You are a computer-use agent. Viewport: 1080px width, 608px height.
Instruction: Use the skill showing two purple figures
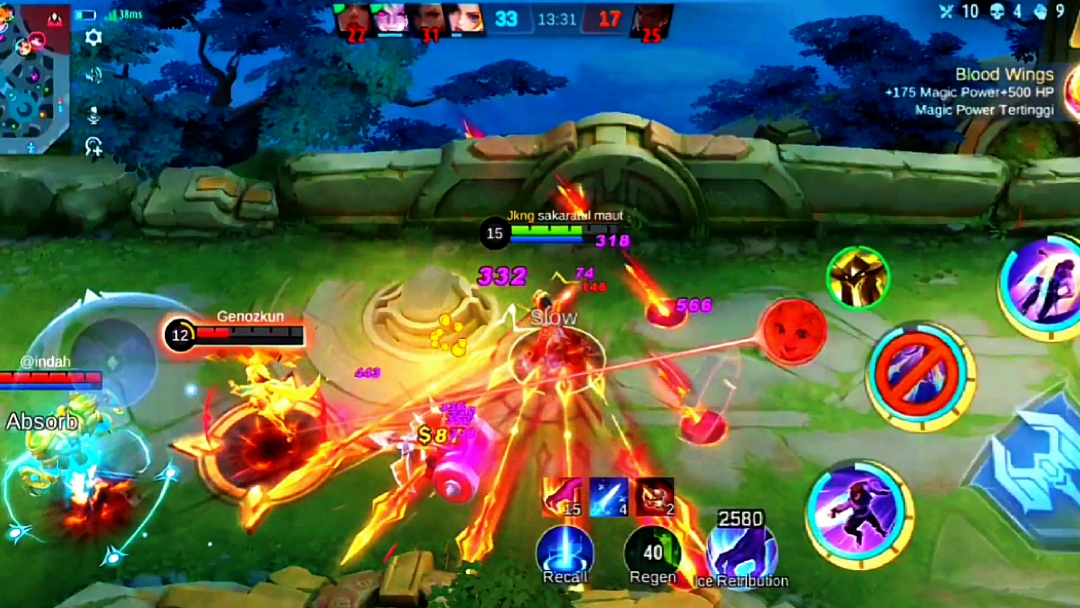click(x=1043, y=284)
